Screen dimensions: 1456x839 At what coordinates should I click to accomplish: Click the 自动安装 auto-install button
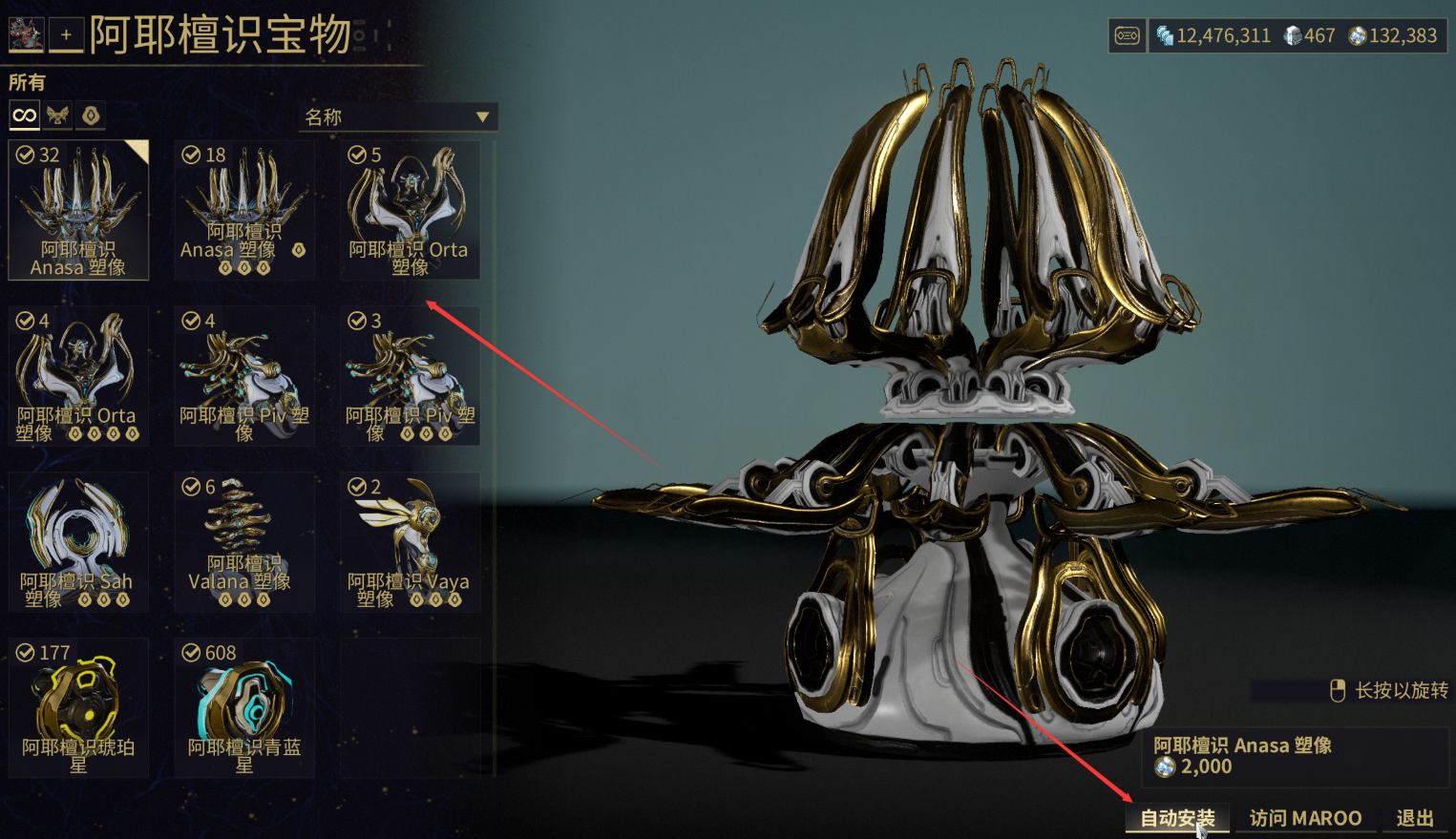click(1177, 818)
